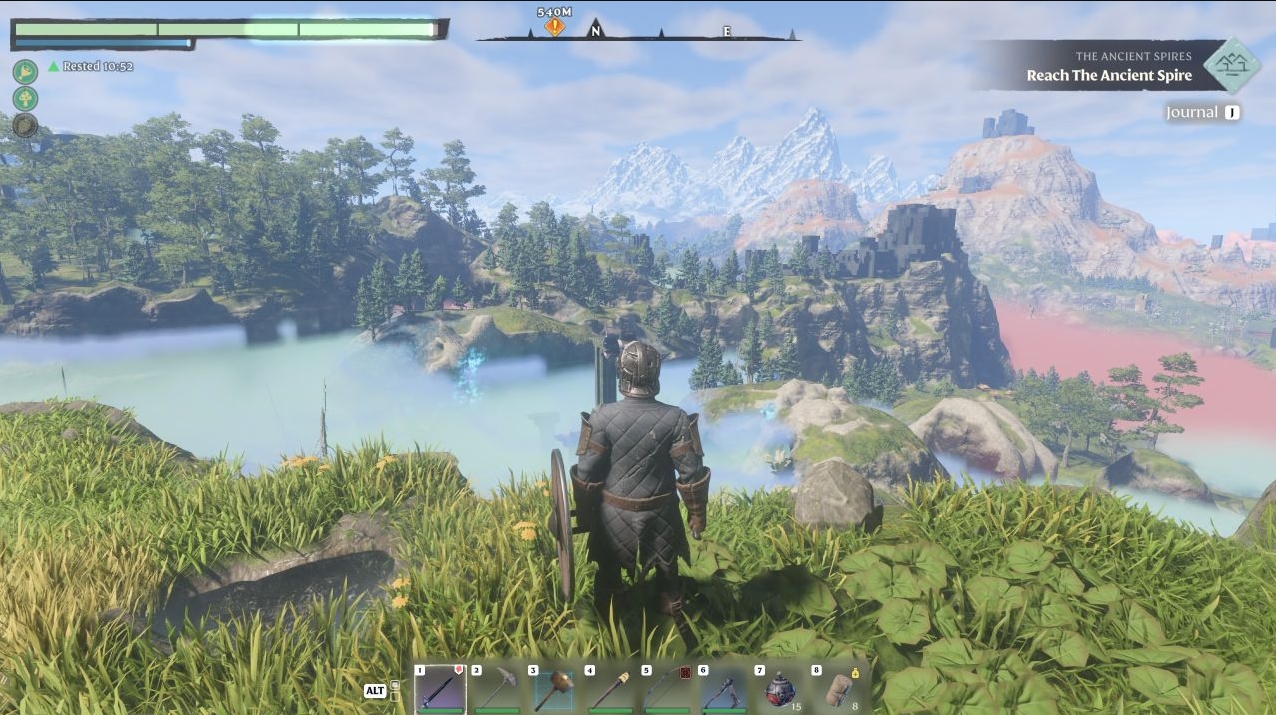The width and height of the screenshot is (1276, 715).
Task: Select the bandage stack in slot 8
Action: 837,689
